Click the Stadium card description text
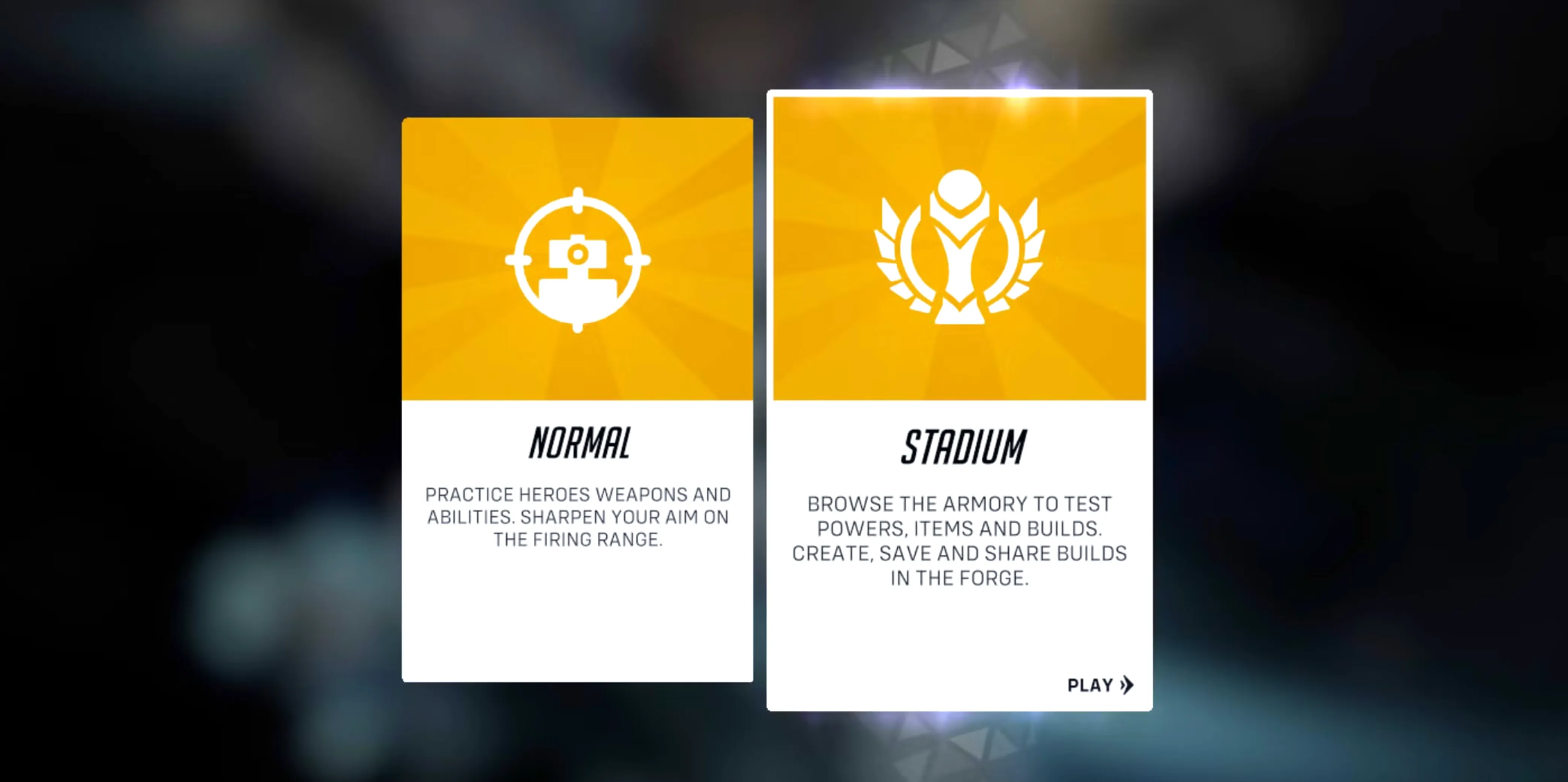Screen dimensions: 1568x782 coord(961,540)
